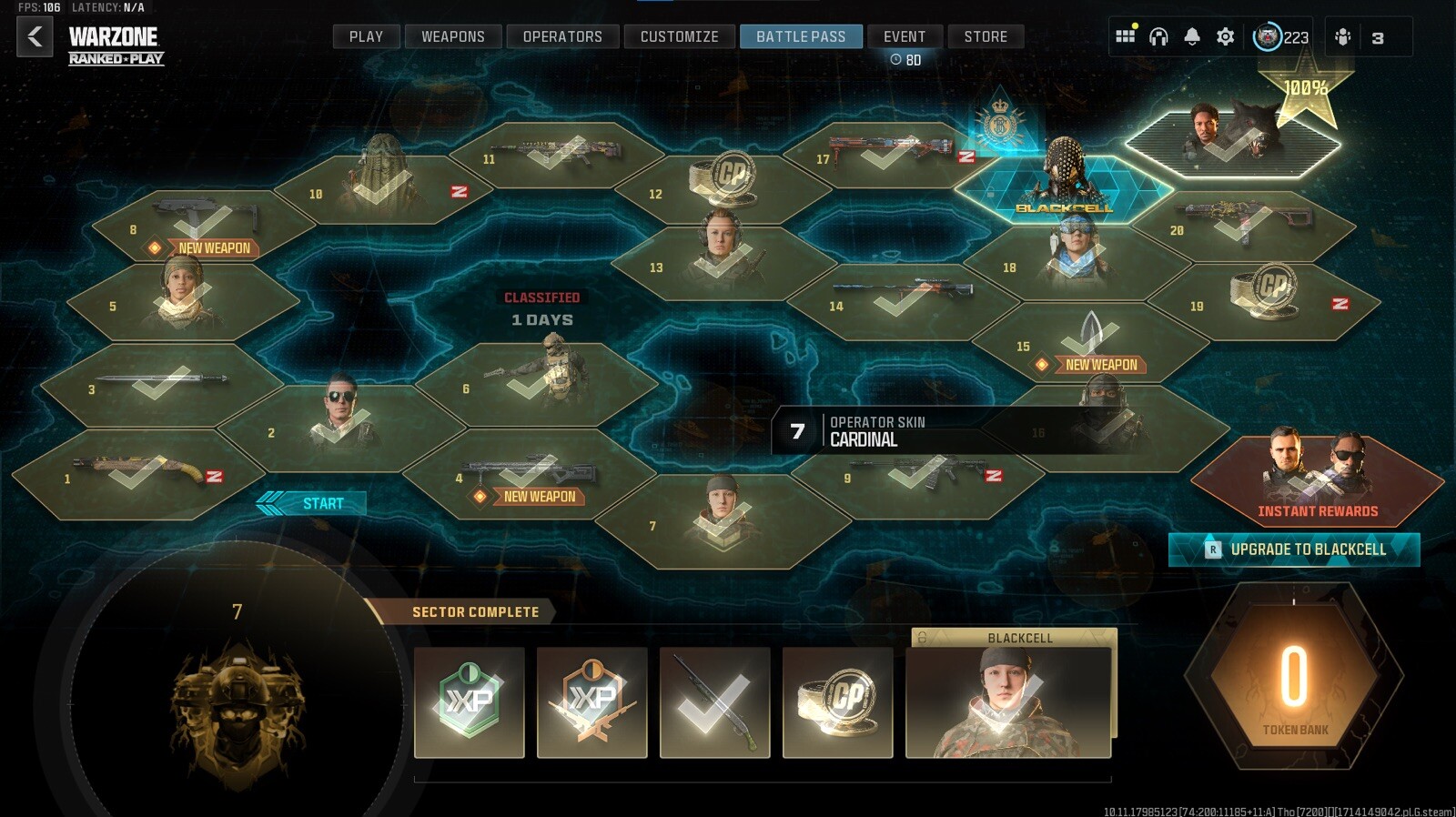The image size is (1456, 817).
Task: Select the Instant Rewards hexagon
Action: click(1317, 478)
